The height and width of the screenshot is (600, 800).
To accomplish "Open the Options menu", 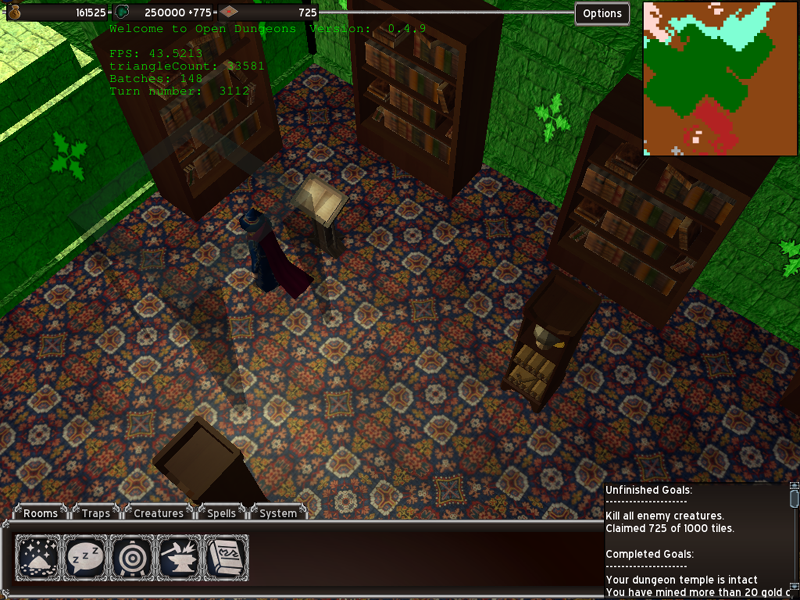I will [602, 13].
